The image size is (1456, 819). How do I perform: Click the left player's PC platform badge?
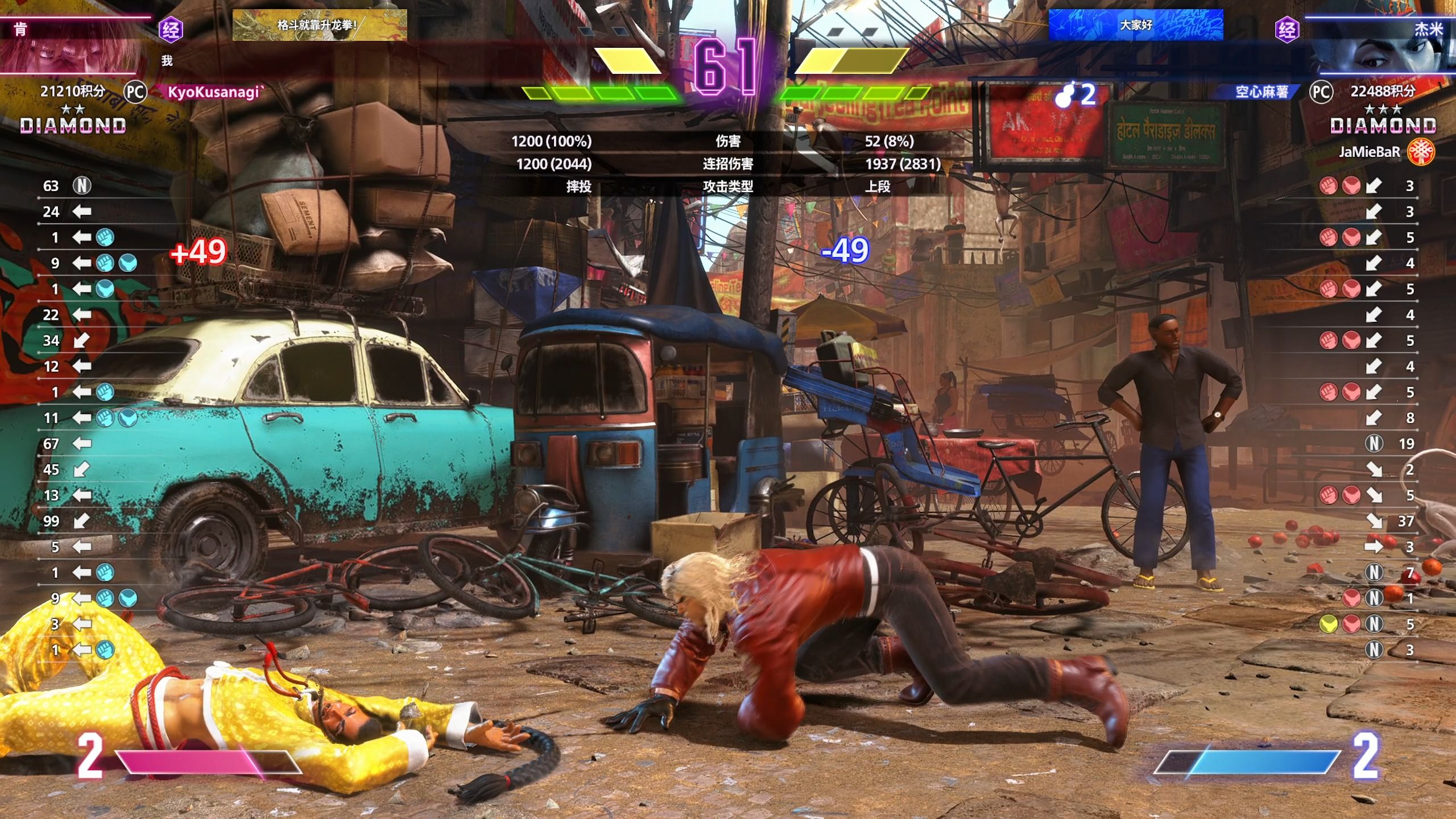coord(135,92)
